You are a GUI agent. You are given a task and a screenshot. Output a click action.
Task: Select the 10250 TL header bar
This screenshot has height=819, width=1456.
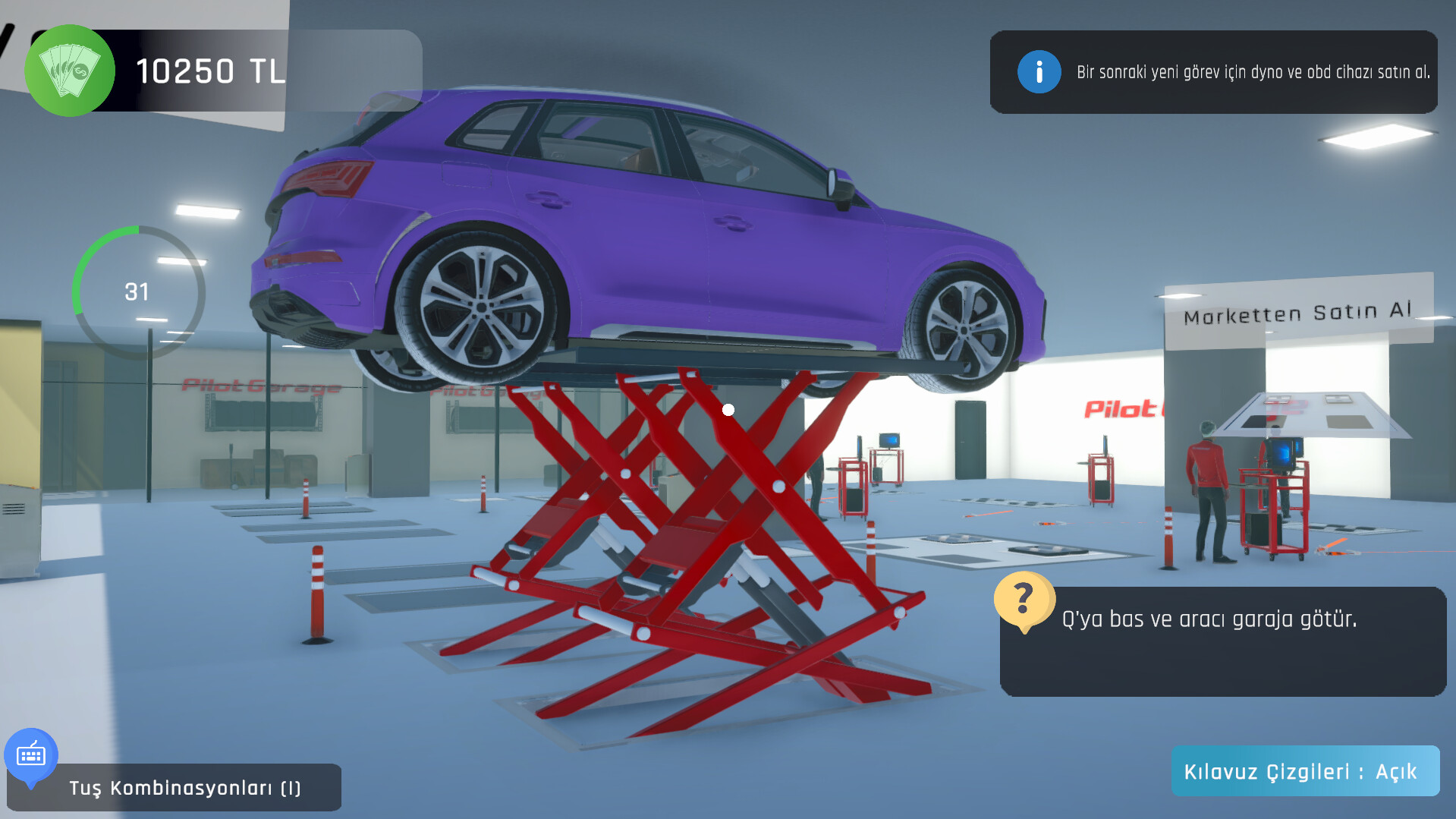pos(212,70)
